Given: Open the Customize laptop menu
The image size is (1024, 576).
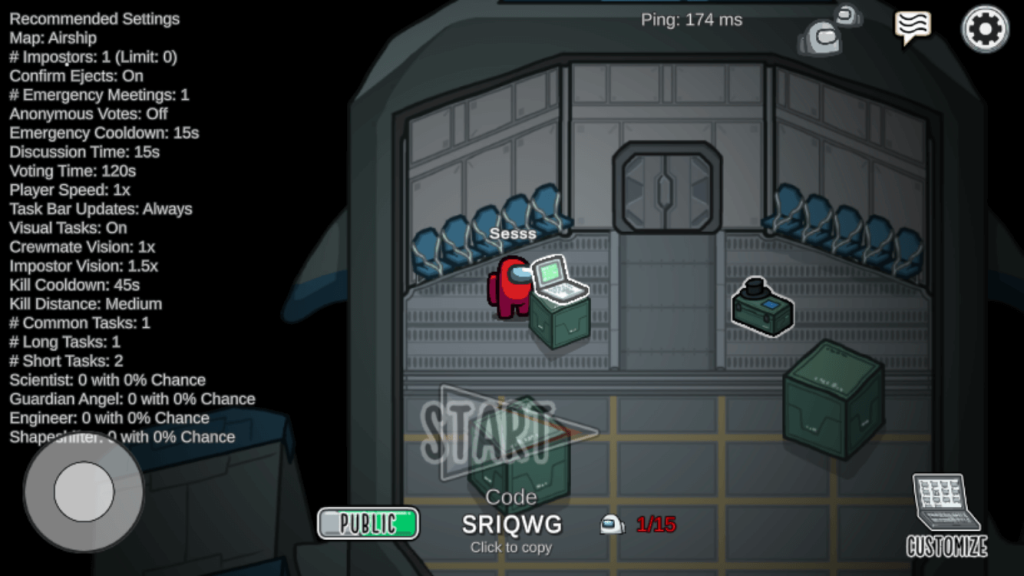Looking at the screenshot, I should click(x=946, y=515).
